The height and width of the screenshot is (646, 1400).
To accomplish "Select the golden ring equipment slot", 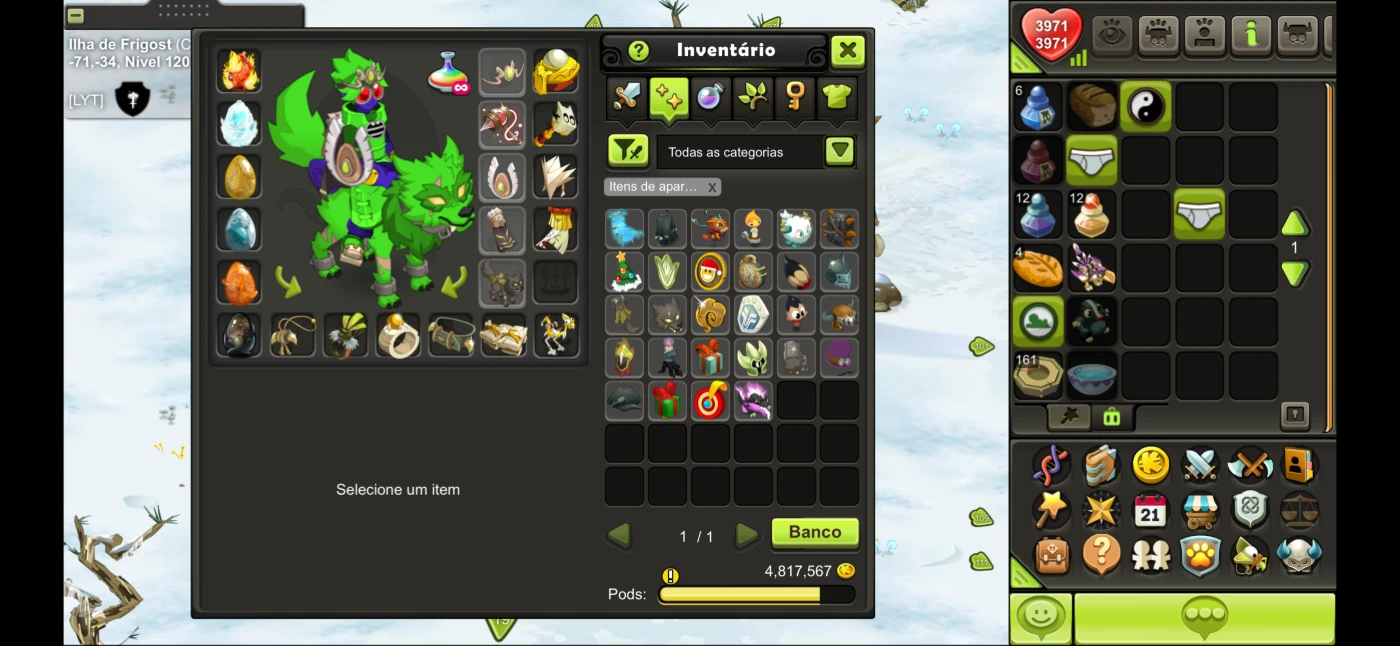I will point(397,336).
